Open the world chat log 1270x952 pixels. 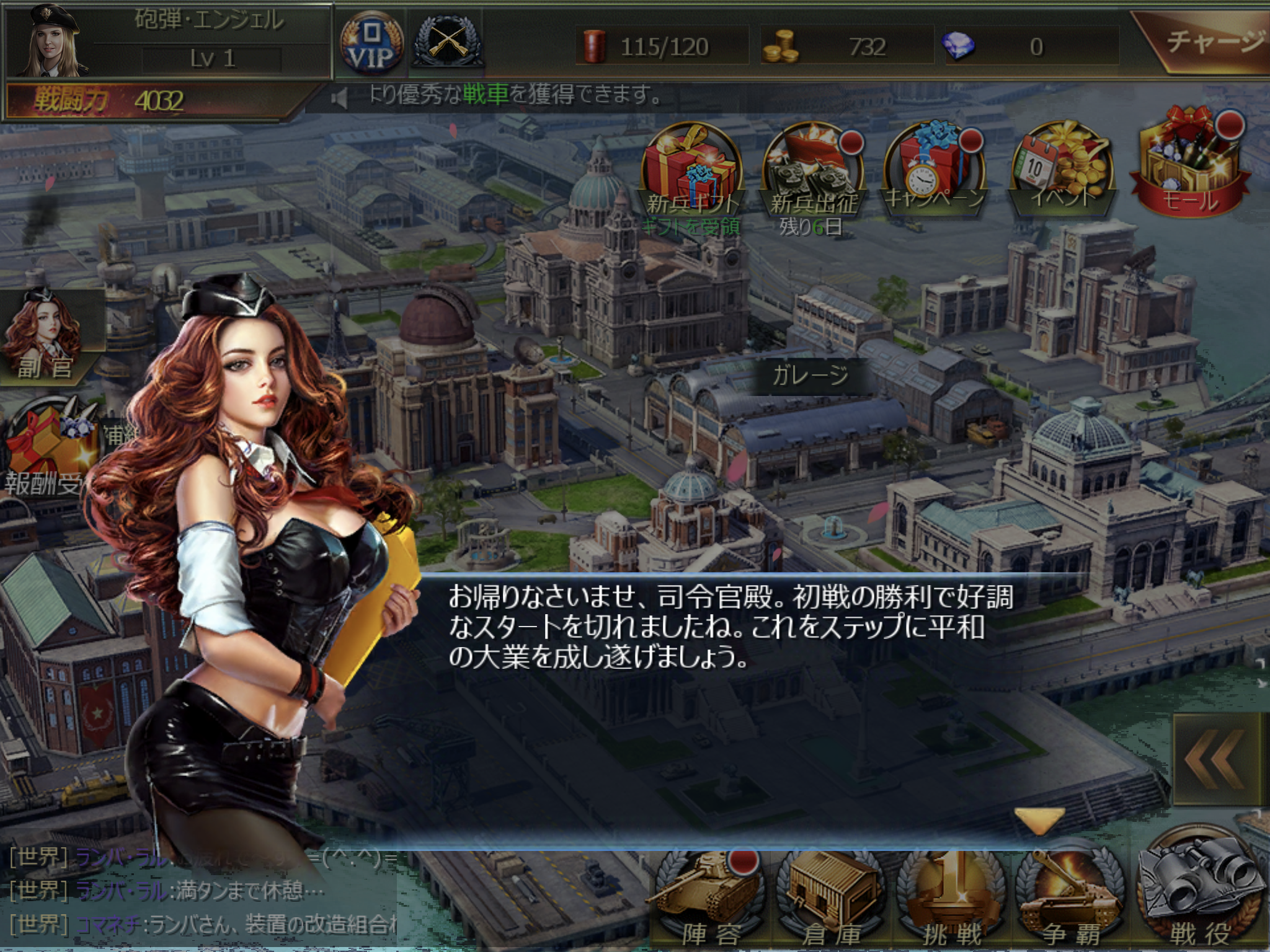[198, 892]
